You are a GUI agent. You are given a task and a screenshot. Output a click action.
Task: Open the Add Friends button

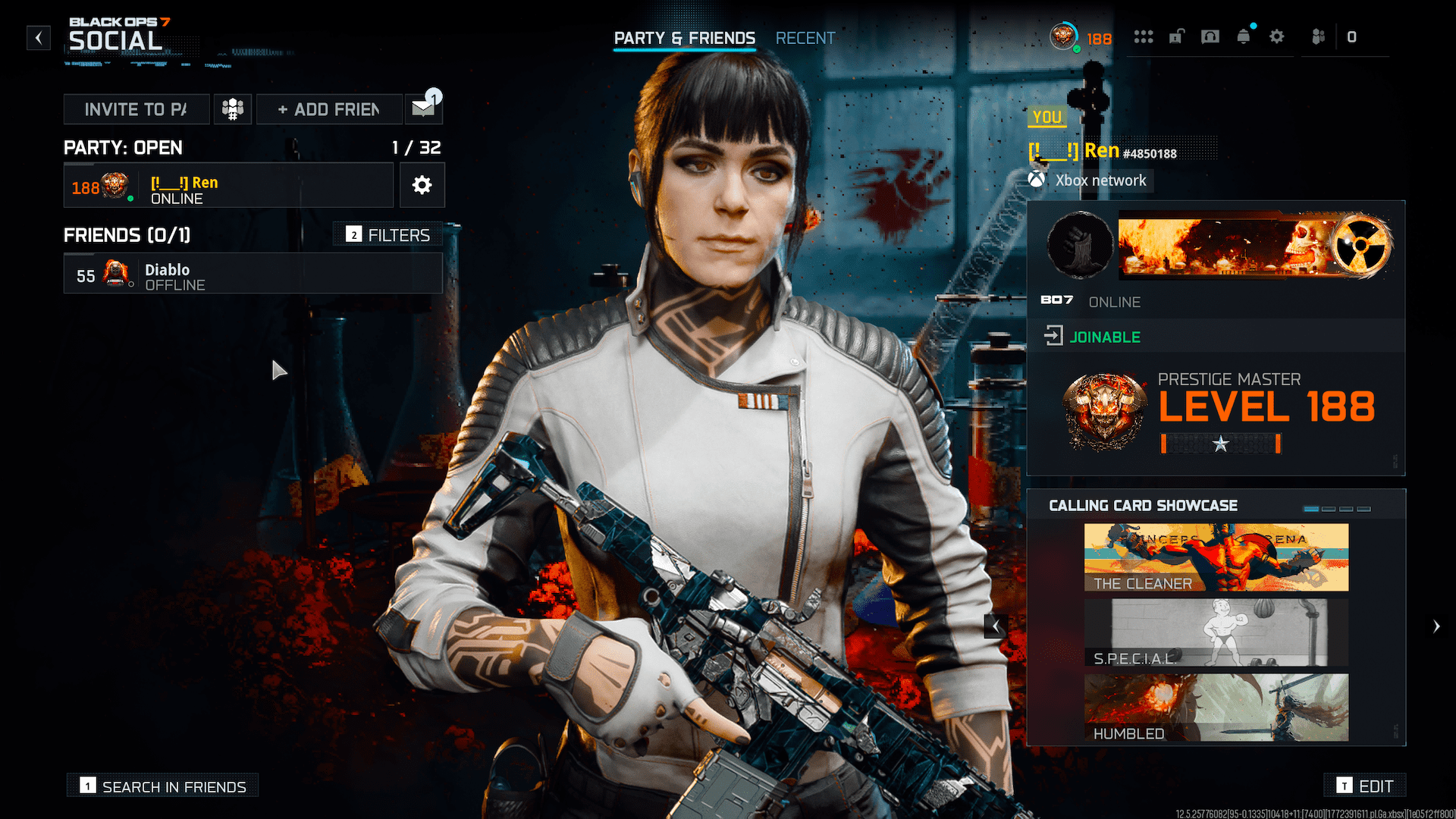329,109
